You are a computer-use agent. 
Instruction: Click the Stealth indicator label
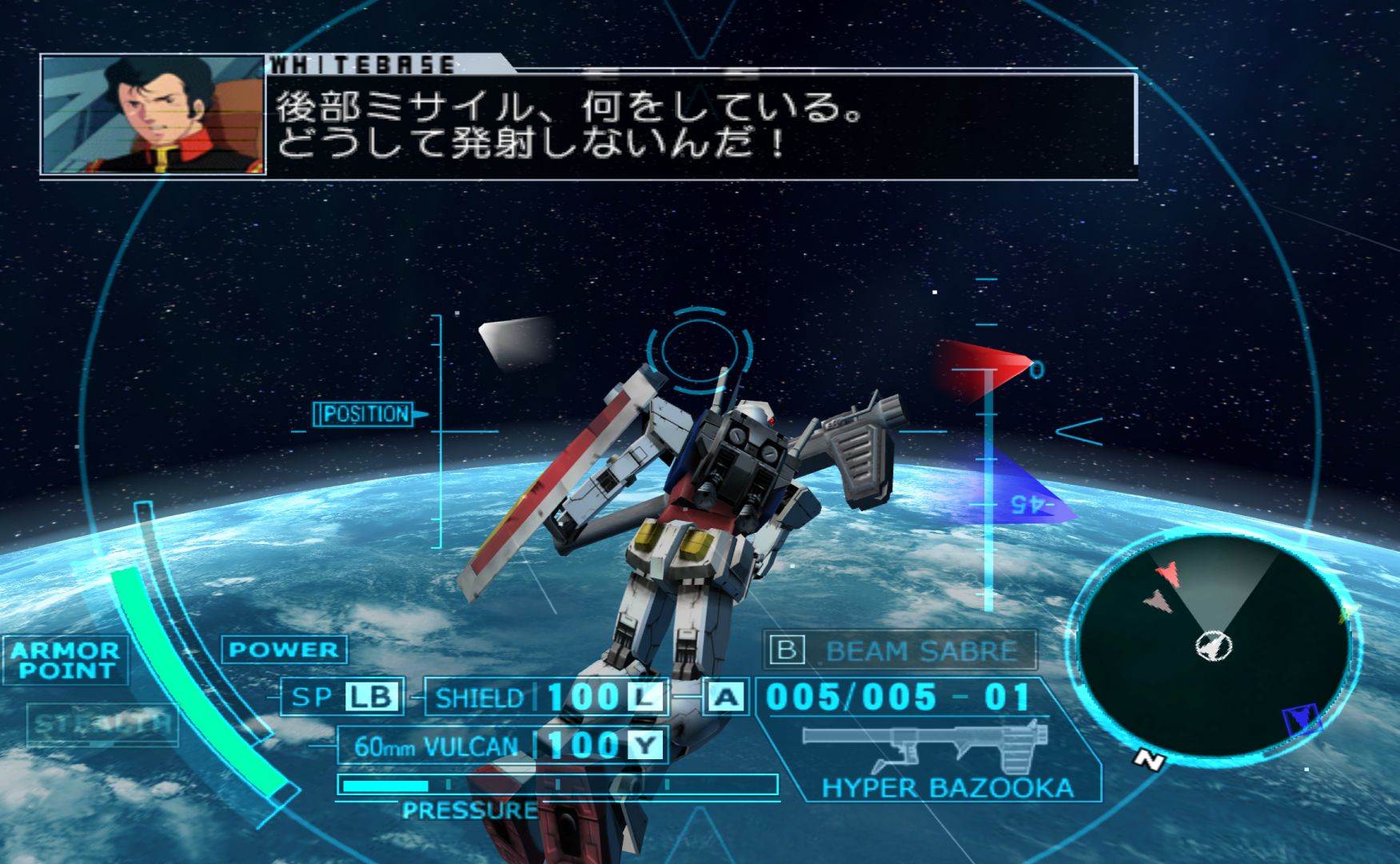(102, 724)
